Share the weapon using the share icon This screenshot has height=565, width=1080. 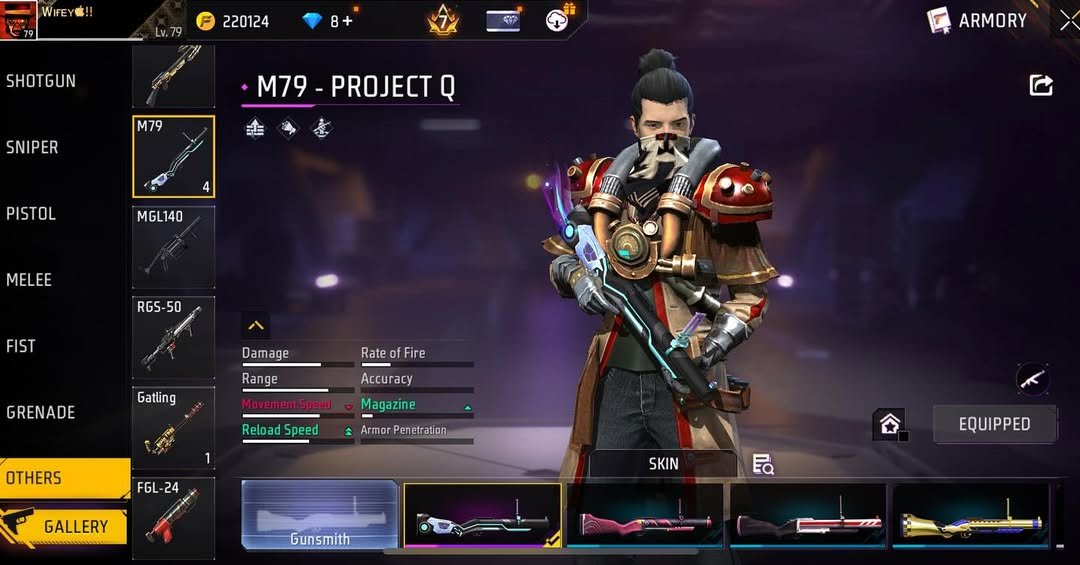click(1041, 86)
